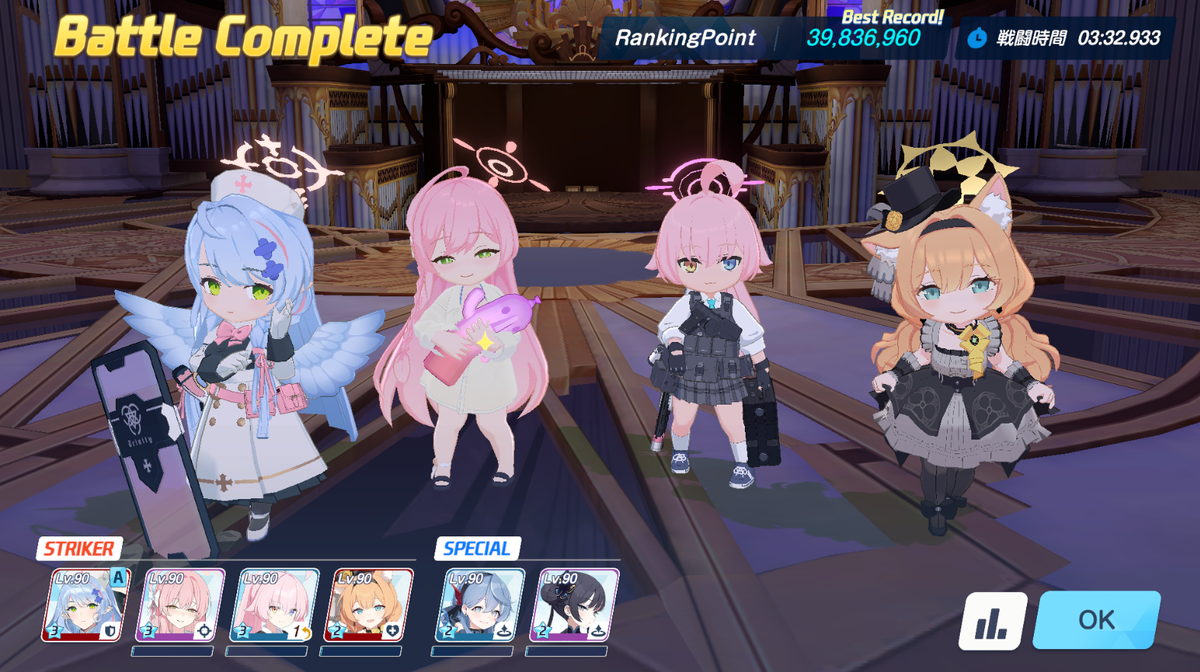The width and height of the screenshot is (1200, 672).
Task: Confirm the battle result with OK
Action: tap(1096, 620)
